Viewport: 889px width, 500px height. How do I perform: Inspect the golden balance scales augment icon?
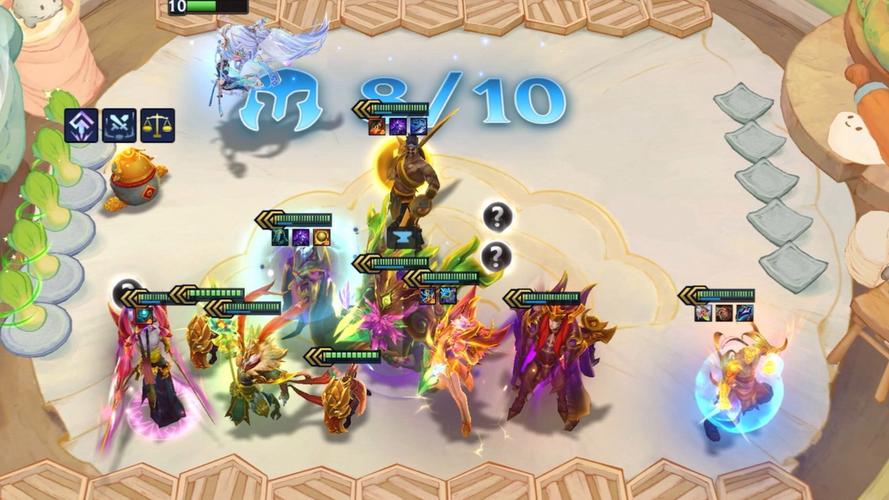point(157,125)
